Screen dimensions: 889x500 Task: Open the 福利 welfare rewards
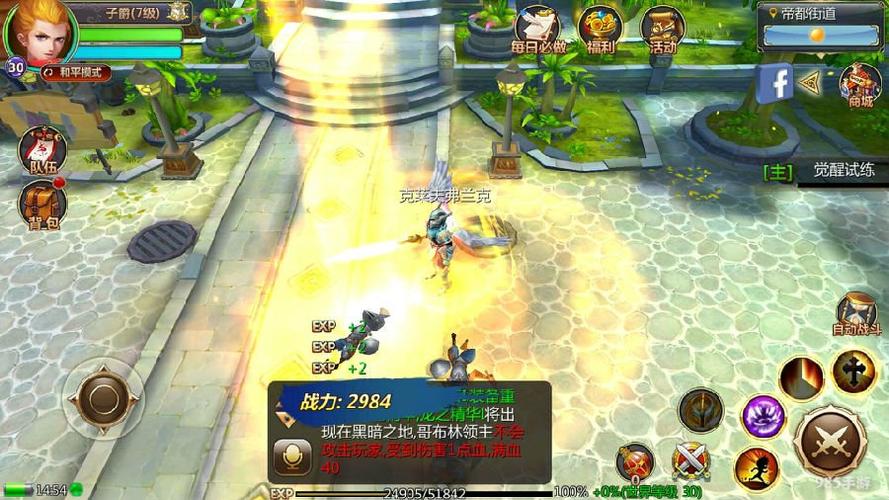tap(600, 30)
